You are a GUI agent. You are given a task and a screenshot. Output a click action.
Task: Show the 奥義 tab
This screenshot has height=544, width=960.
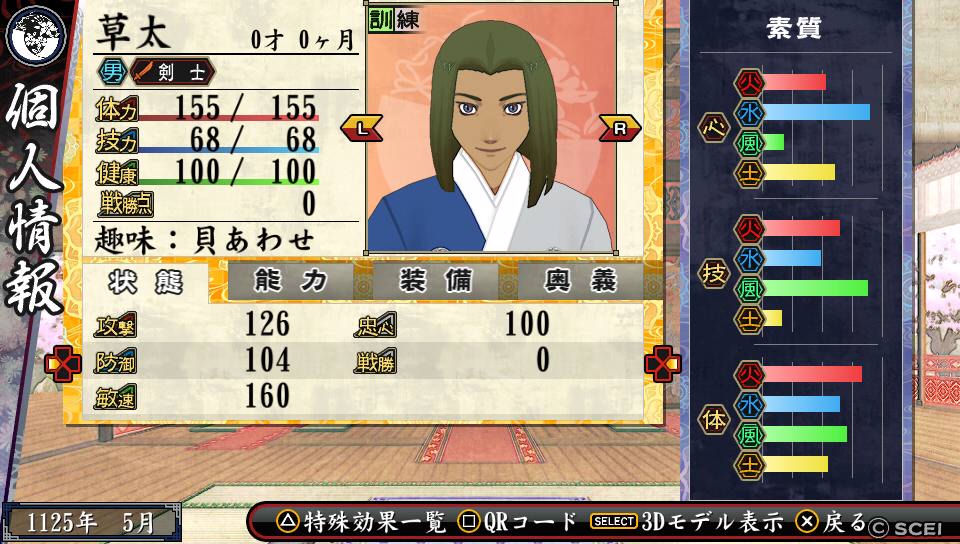coord(580,282)
